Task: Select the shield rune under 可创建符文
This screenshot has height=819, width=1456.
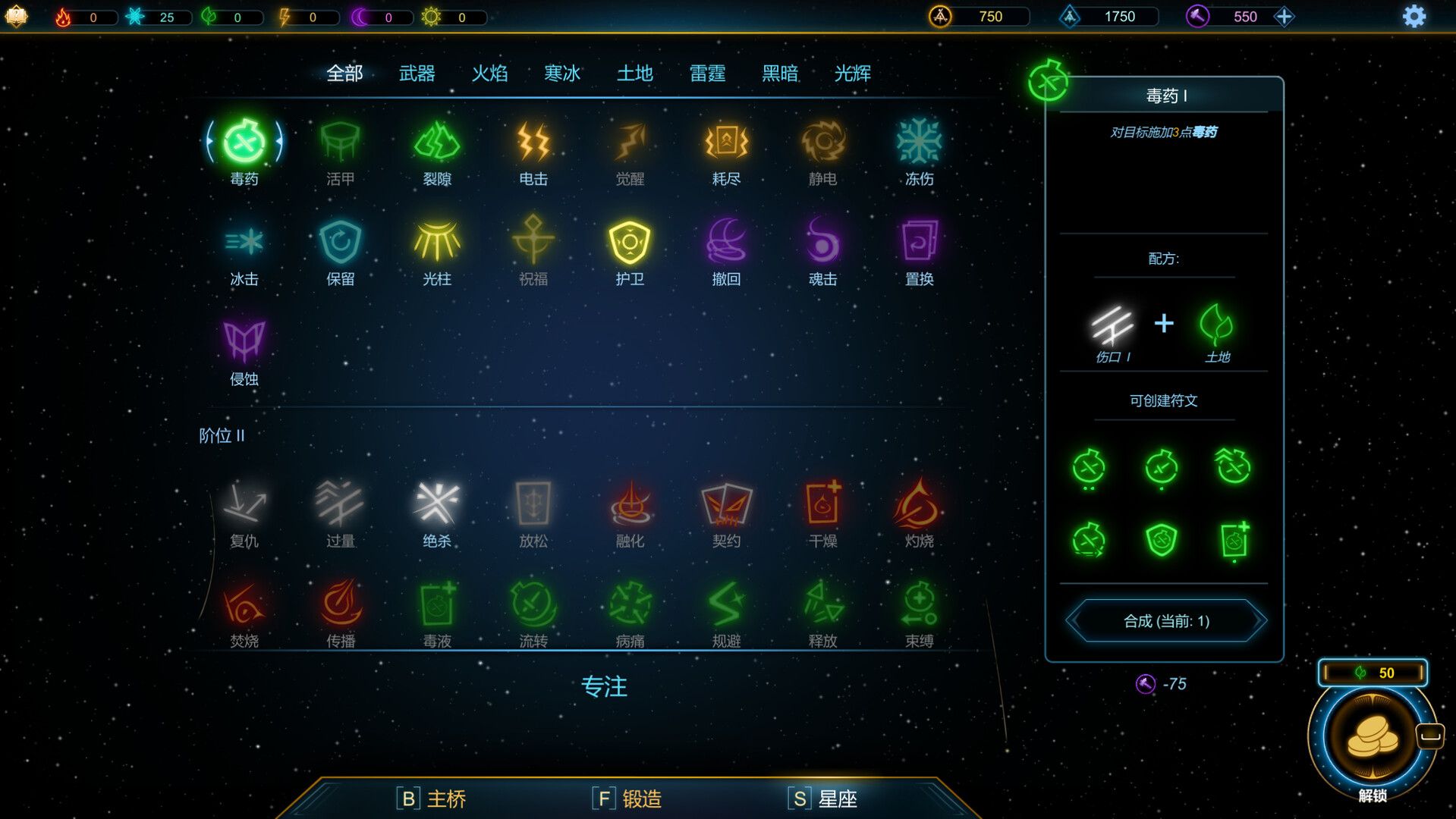Action: [x=1160, y=540]
